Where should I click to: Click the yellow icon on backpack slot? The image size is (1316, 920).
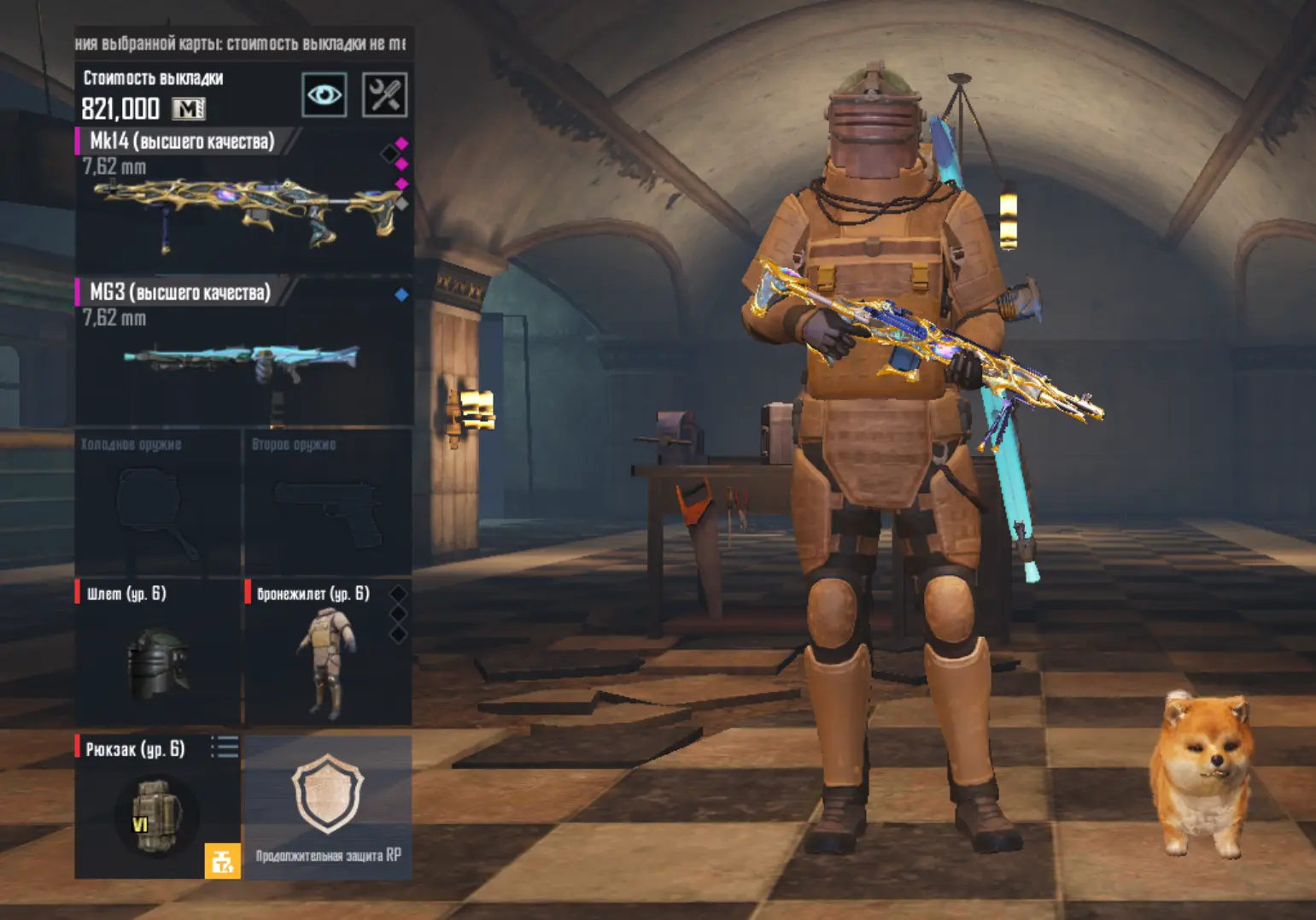222,860
